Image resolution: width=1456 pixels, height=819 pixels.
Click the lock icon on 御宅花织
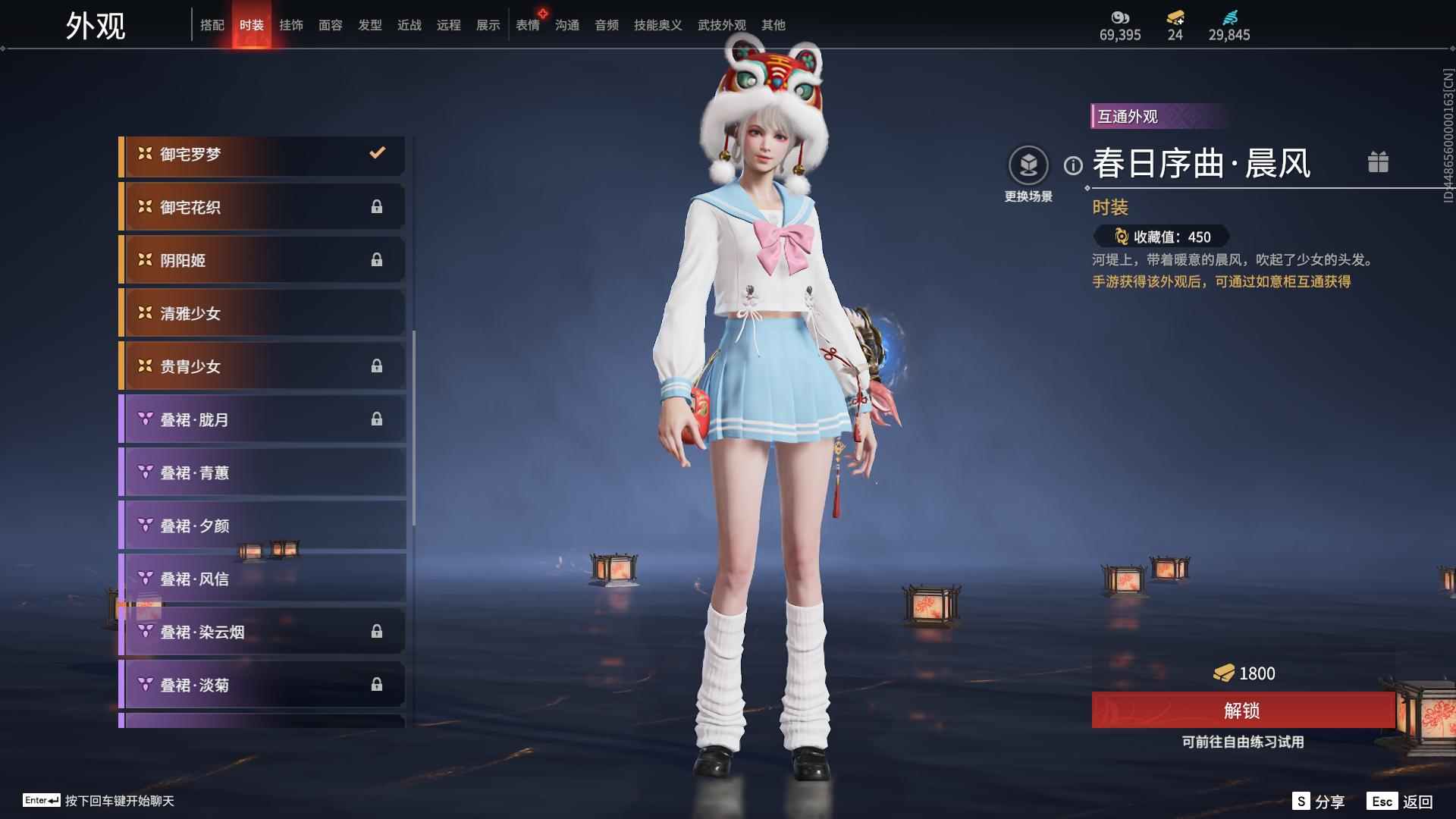[x=378, y=206]
